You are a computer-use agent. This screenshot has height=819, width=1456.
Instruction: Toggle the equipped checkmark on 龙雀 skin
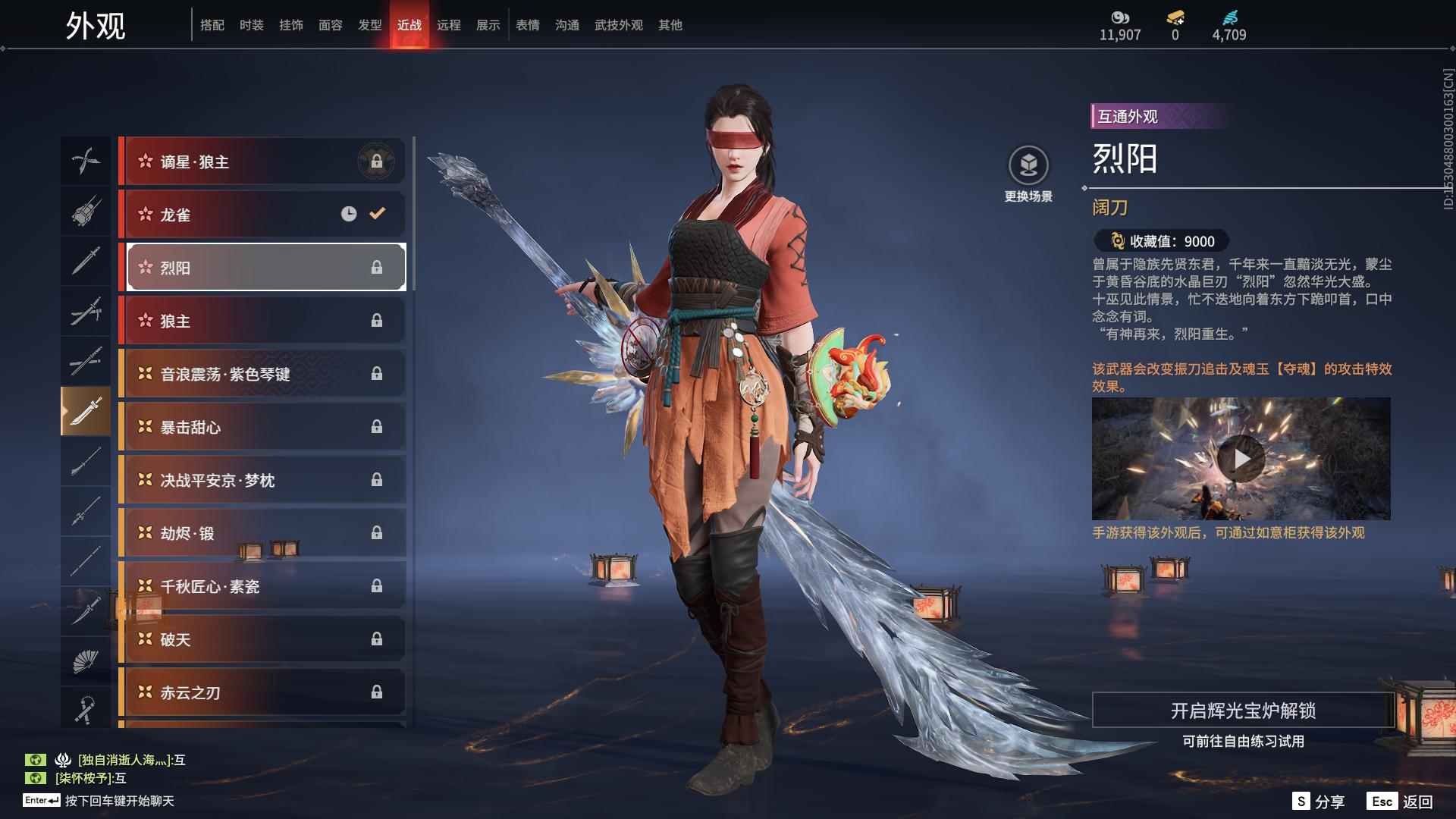point(377,214)
